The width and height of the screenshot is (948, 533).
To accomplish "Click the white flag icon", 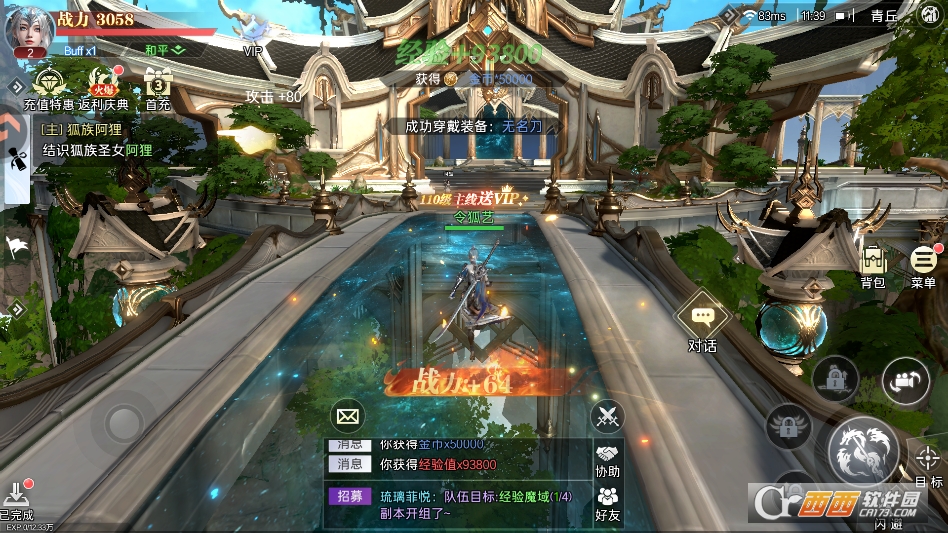I will (17, 246).
